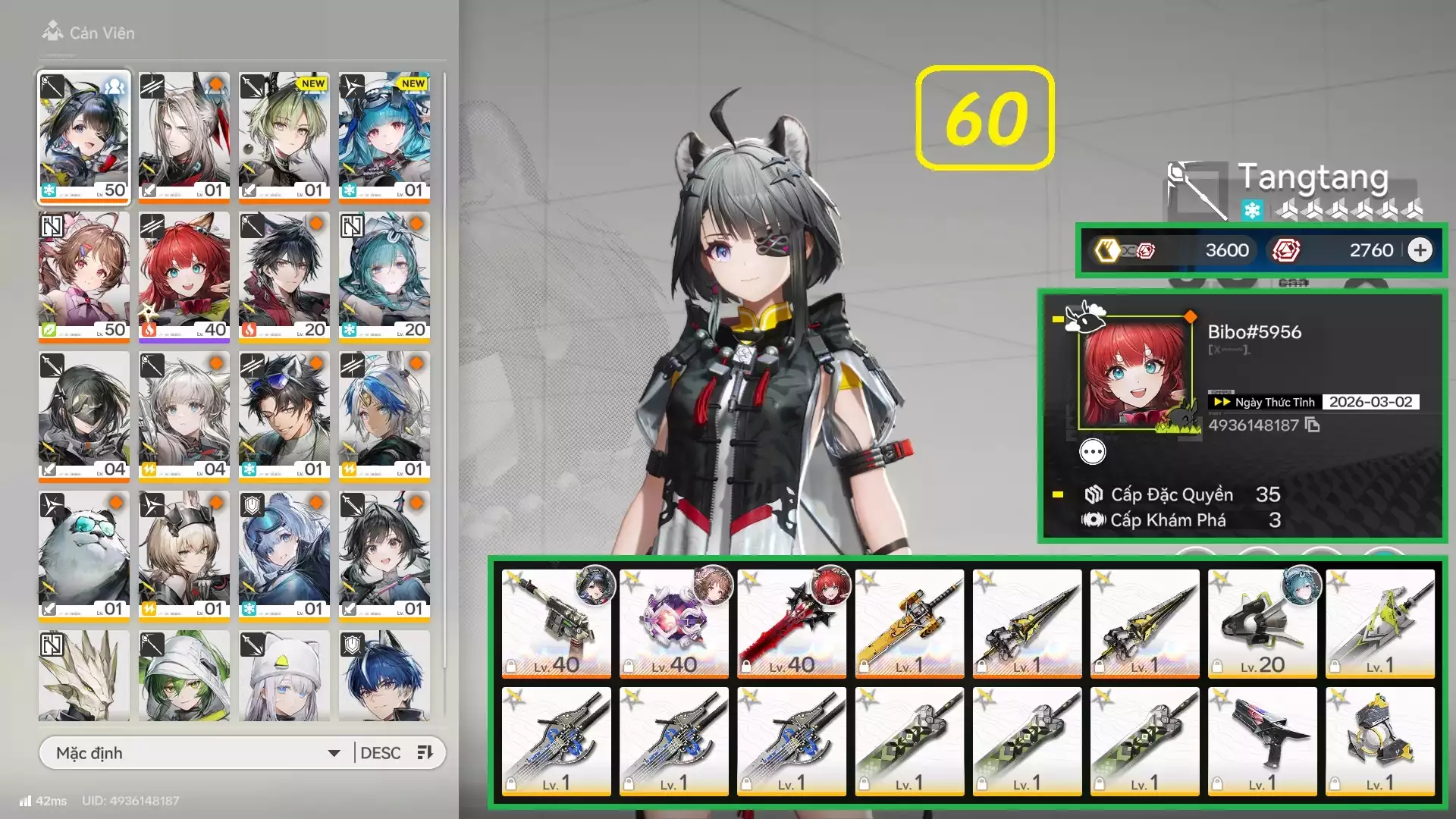
Task: Select the green-haired operator marked NEW
Action: pos(284,137)
